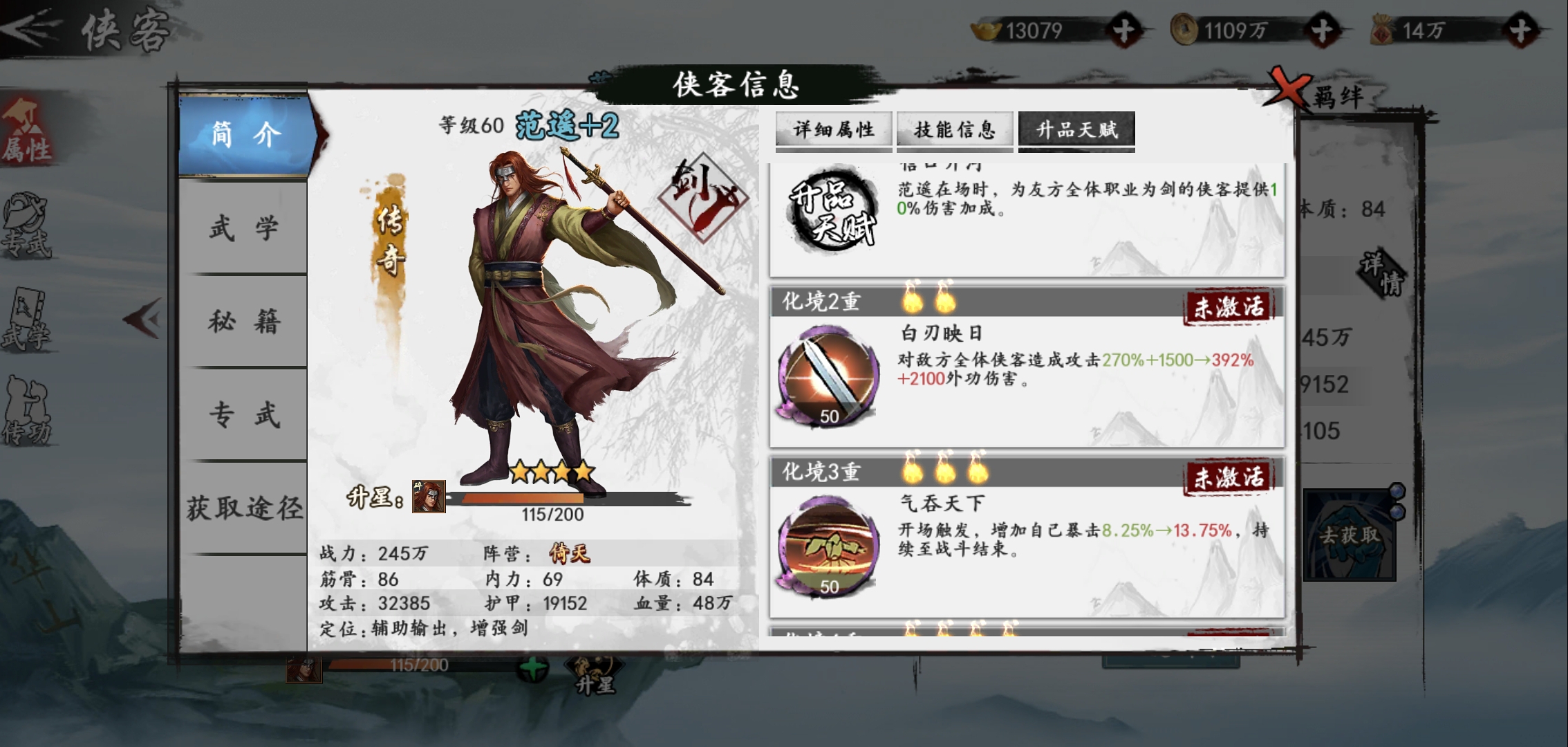Viewport: 1568px width, 747px height.
Task: Click the 剑 class emblem
Action: (701, 196)
